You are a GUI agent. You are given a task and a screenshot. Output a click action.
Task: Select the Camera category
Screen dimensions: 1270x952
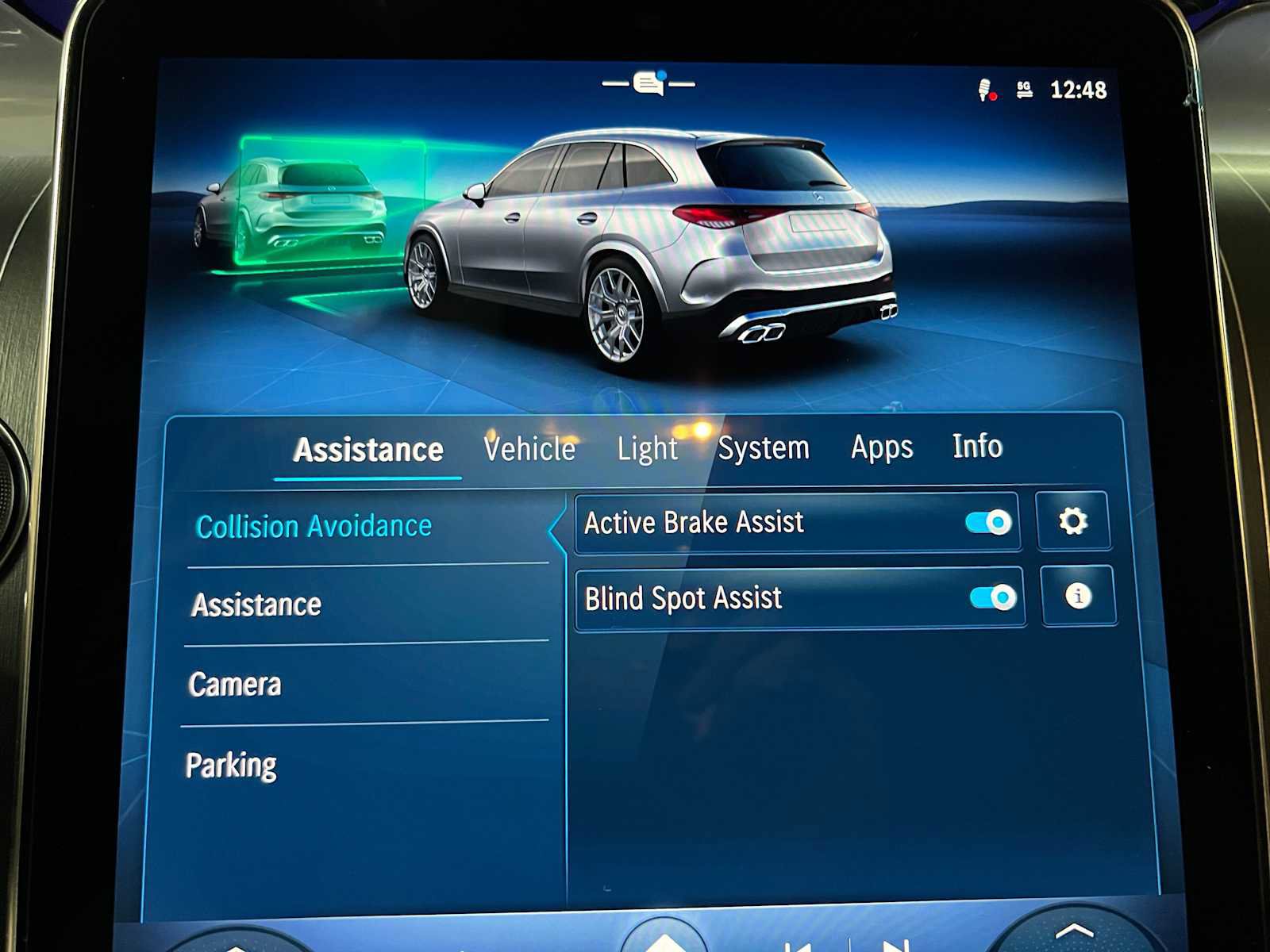[x=234, y=683]
